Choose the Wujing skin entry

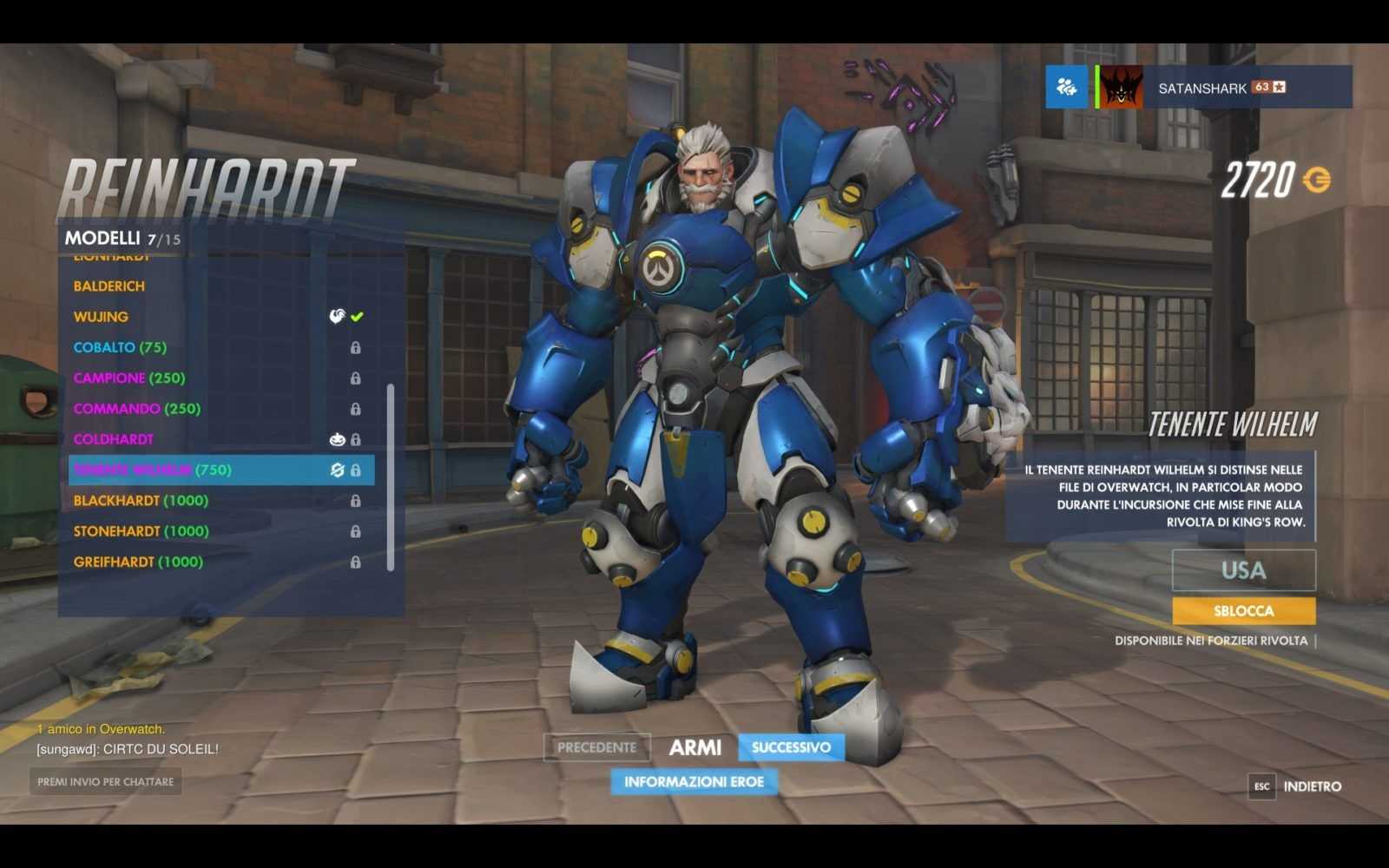[101, 317]
